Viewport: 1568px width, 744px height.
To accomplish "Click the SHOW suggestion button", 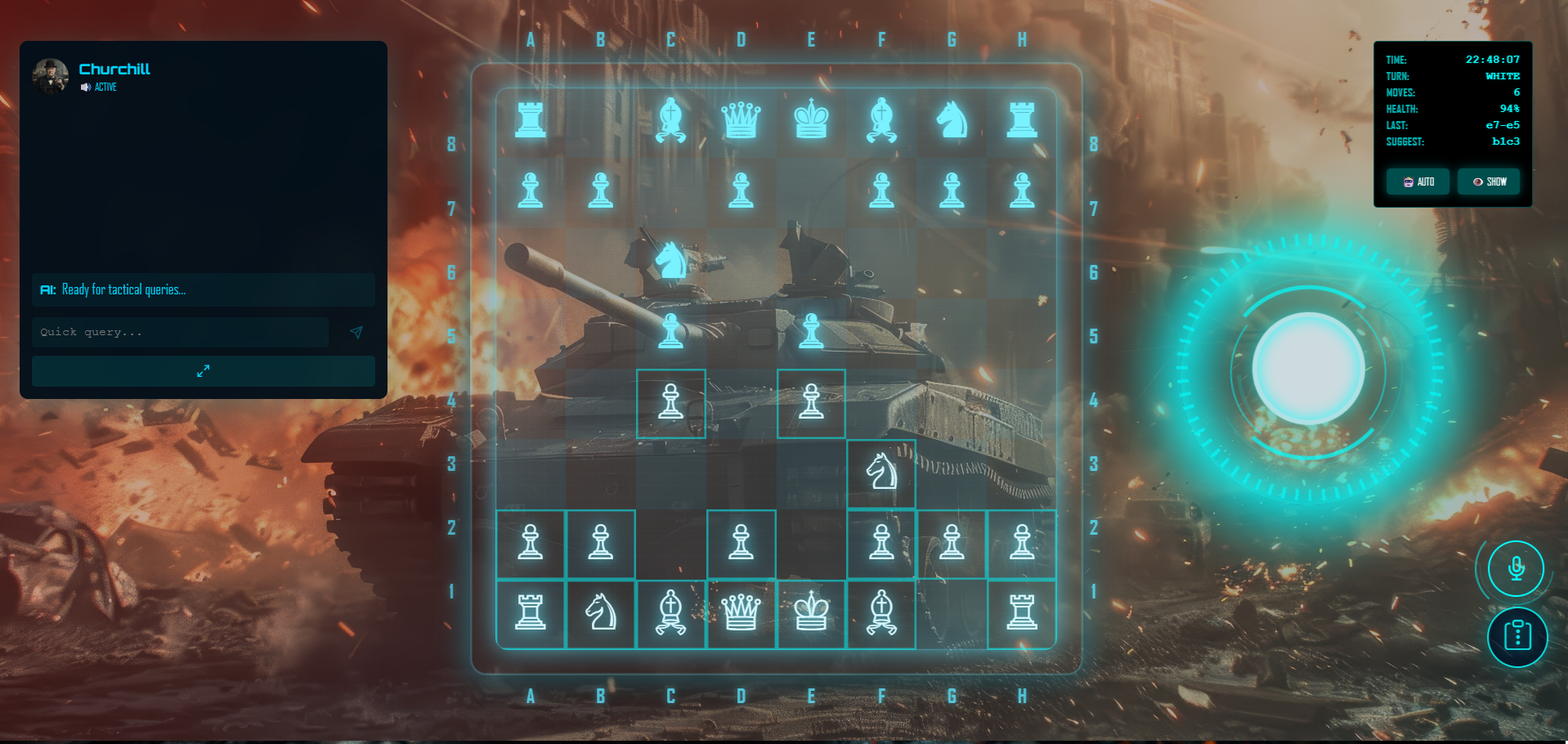I will pyautogui.click(x=1489, y=182).
